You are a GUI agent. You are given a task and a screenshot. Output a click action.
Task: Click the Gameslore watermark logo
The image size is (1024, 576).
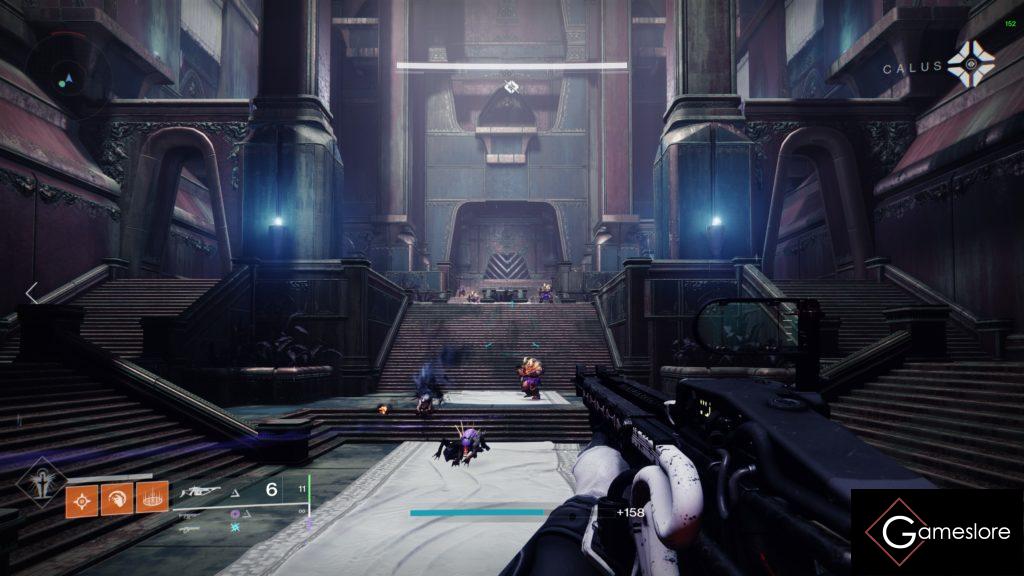936,531
